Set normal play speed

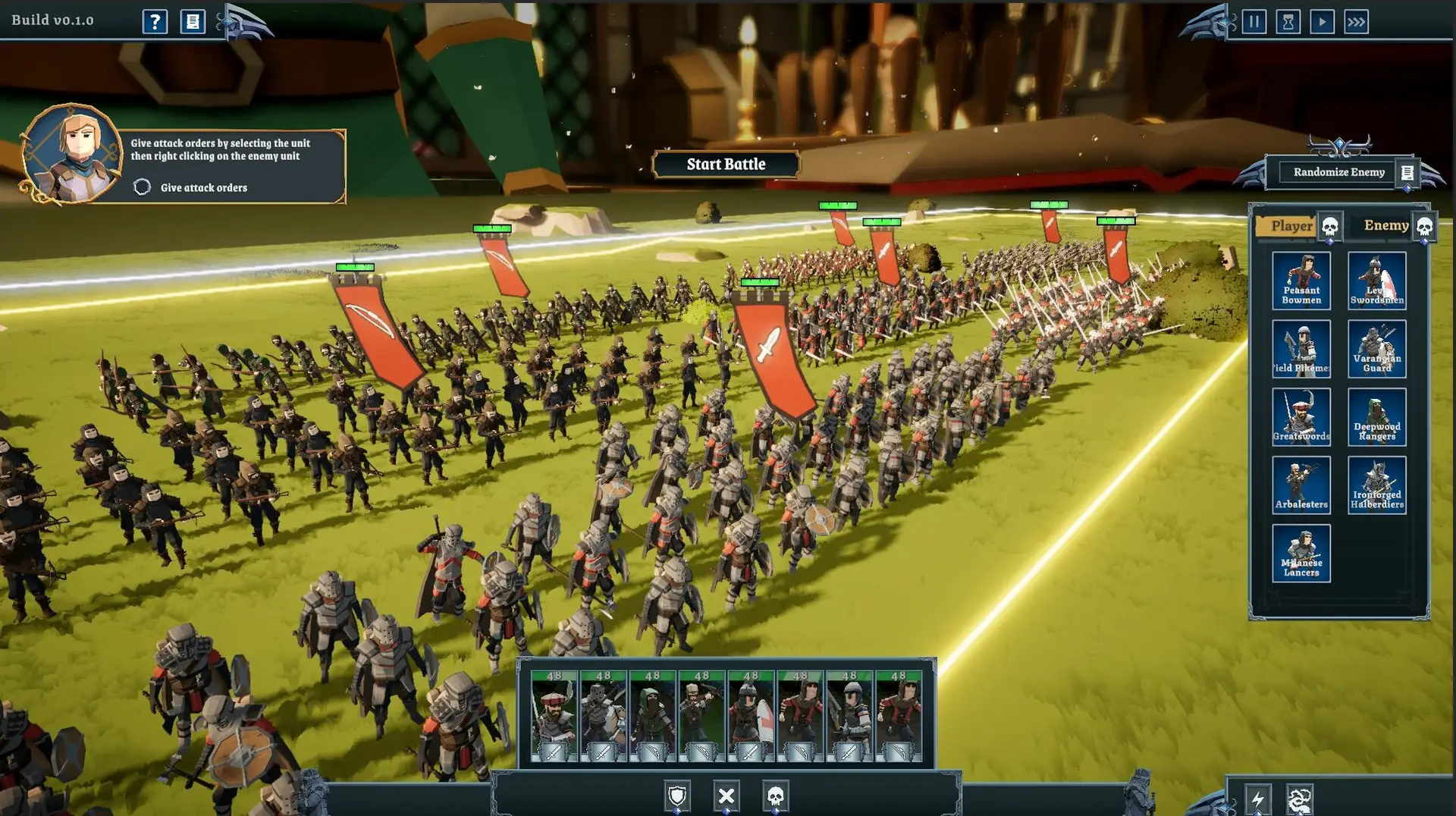(1322, 21)
